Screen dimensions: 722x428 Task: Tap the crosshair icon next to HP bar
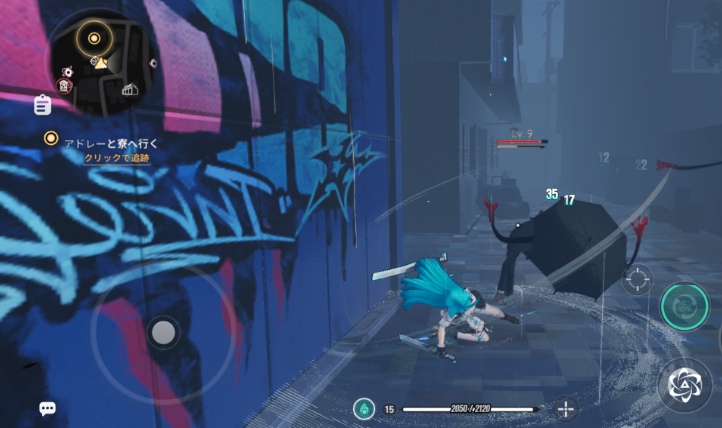pyautogui.click(x=566, y=408)
